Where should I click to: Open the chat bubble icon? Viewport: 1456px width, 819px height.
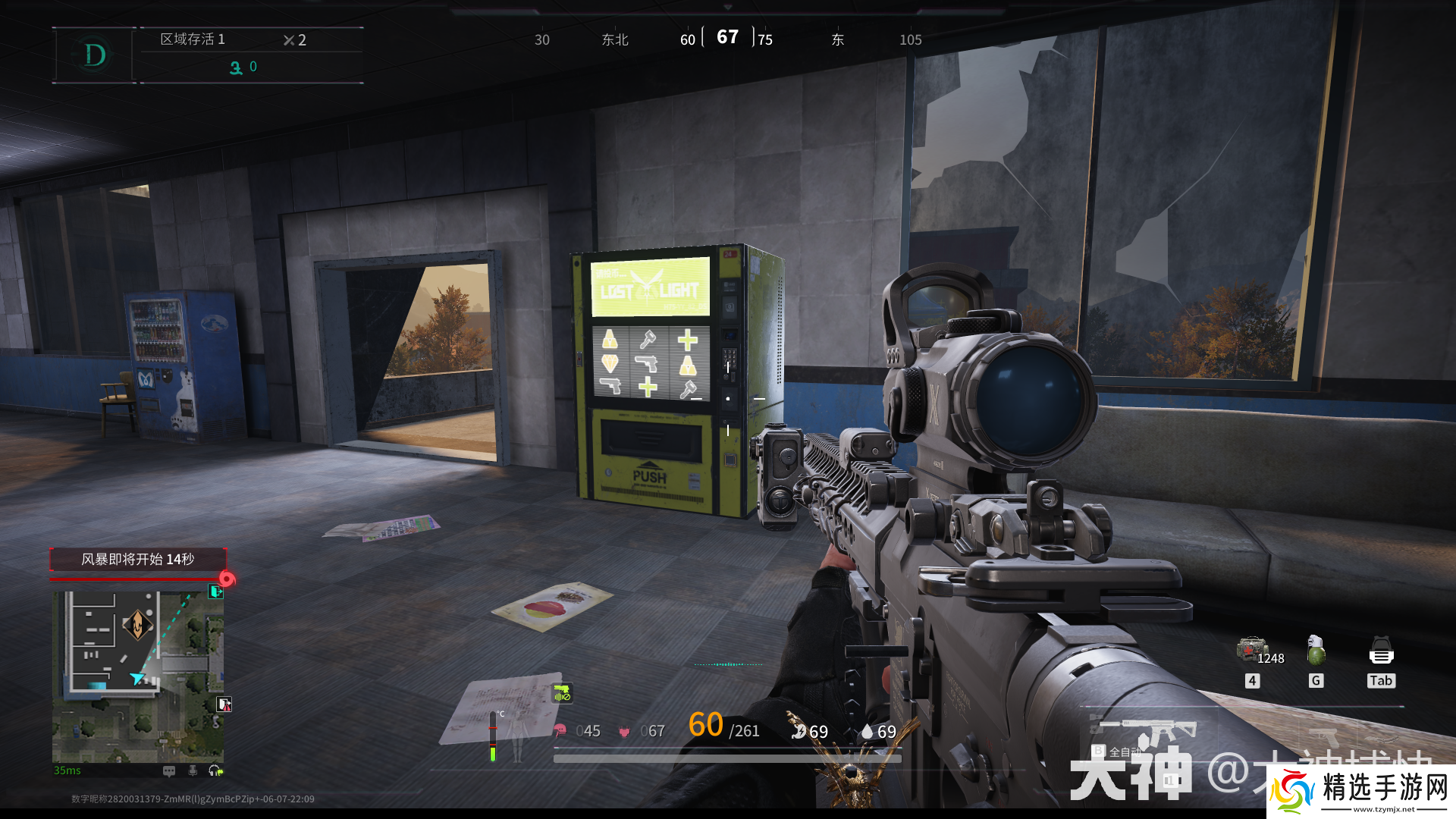tap(169, 771)
